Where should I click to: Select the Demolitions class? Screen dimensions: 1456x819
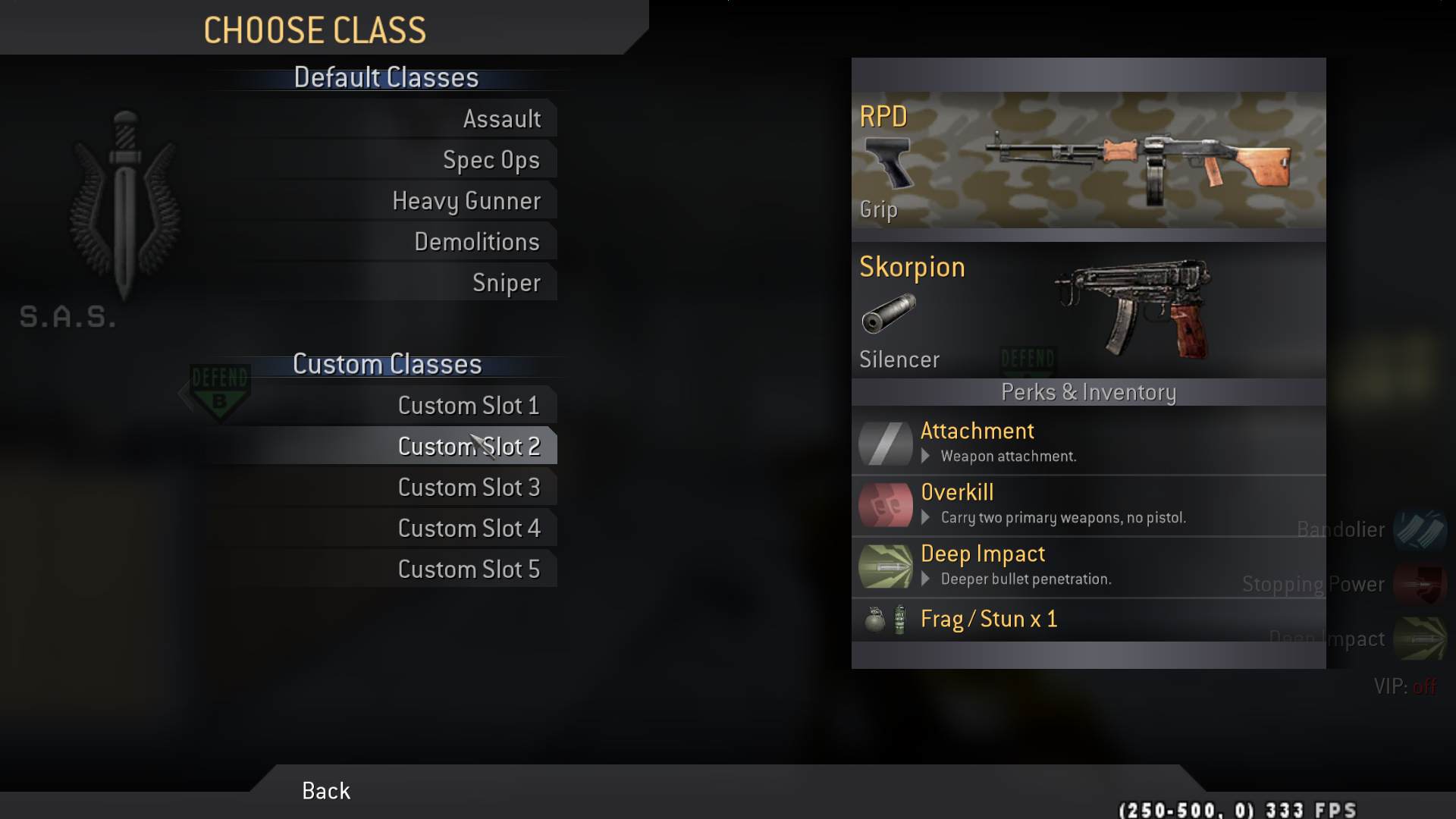click(476, 242)
